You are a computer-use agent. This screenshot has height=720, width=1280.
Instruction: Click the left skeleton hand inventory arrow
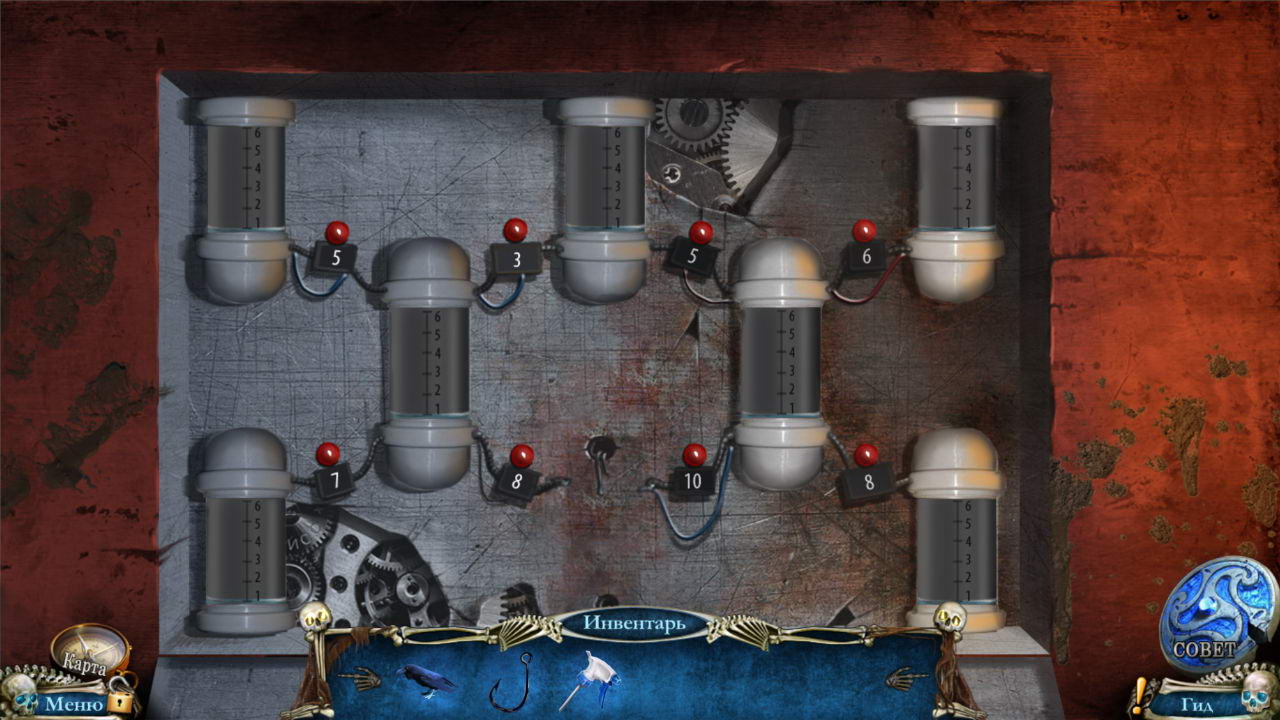tap(358, 680)
